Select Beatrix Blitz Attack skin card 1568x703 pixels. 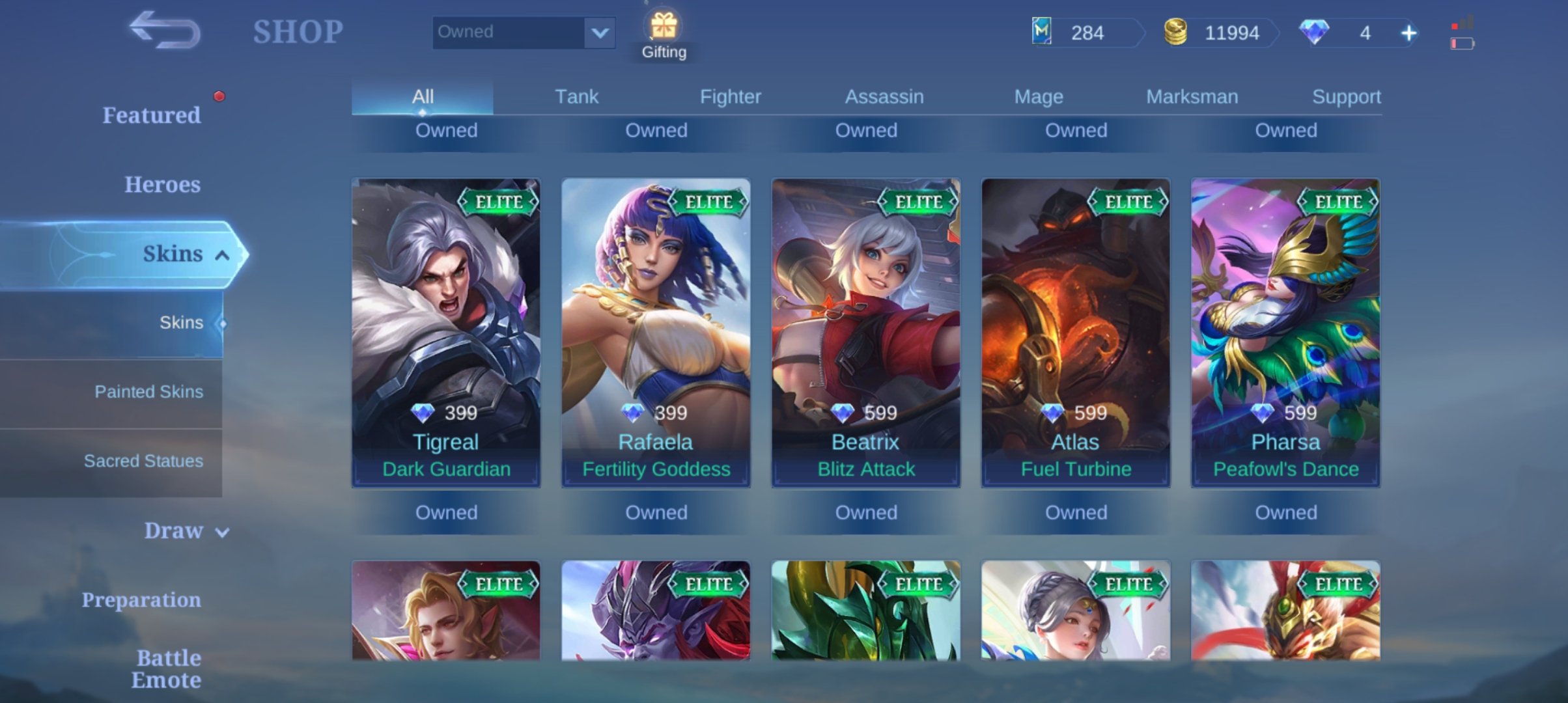tap(865, 332)
